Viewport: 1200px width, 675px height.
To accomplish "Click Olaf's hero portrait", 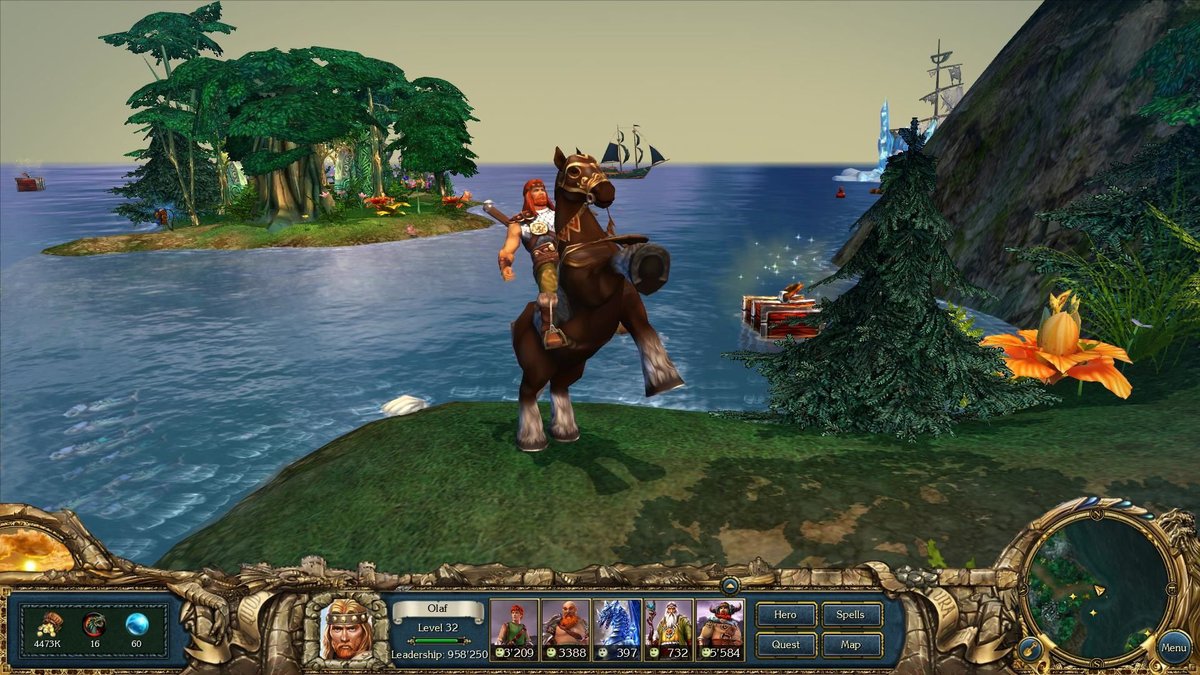I will click(x=346, y=628).
